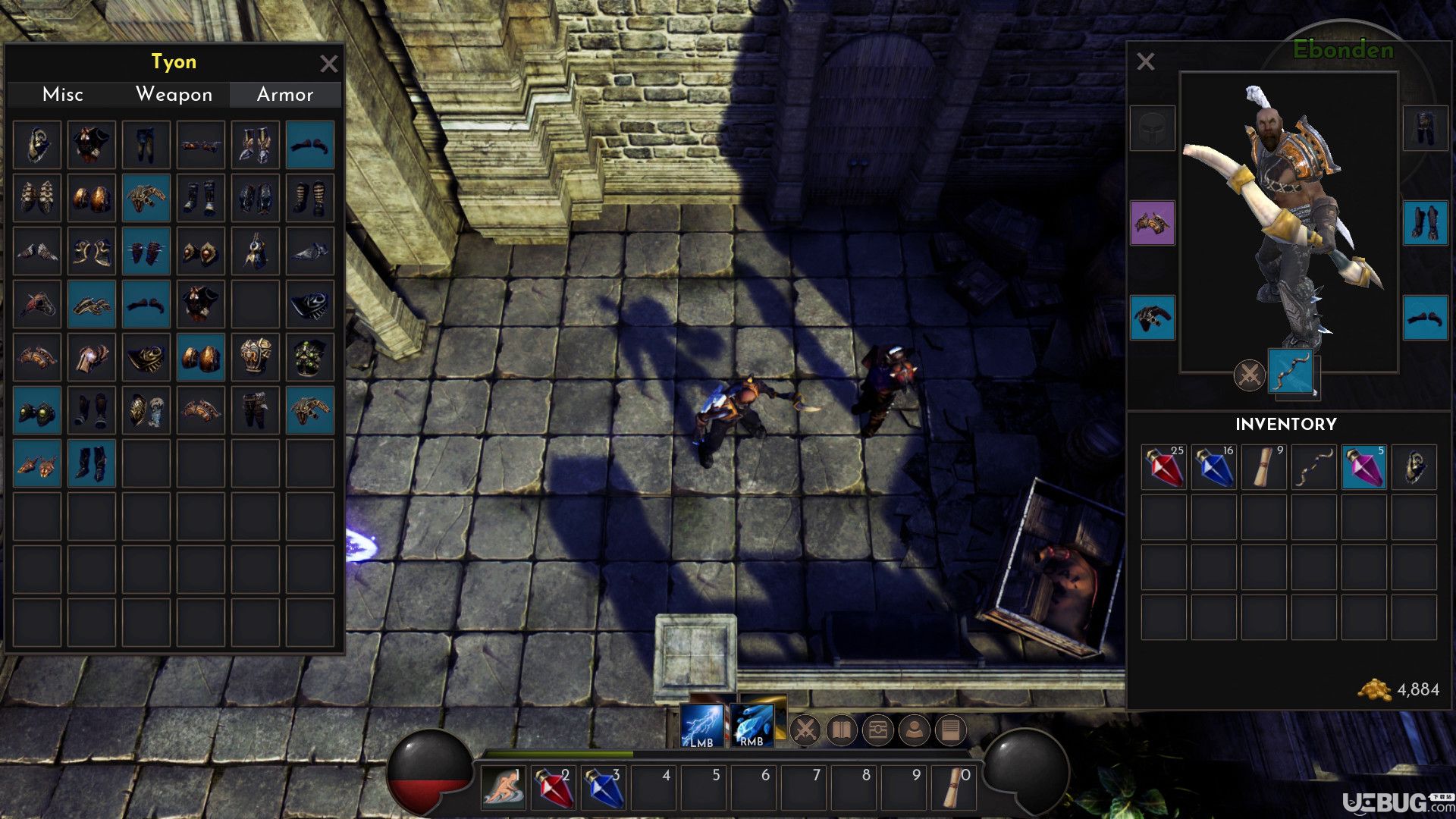
Task: Select the empty helmet equipment slot
Action: coord(1152,128)
